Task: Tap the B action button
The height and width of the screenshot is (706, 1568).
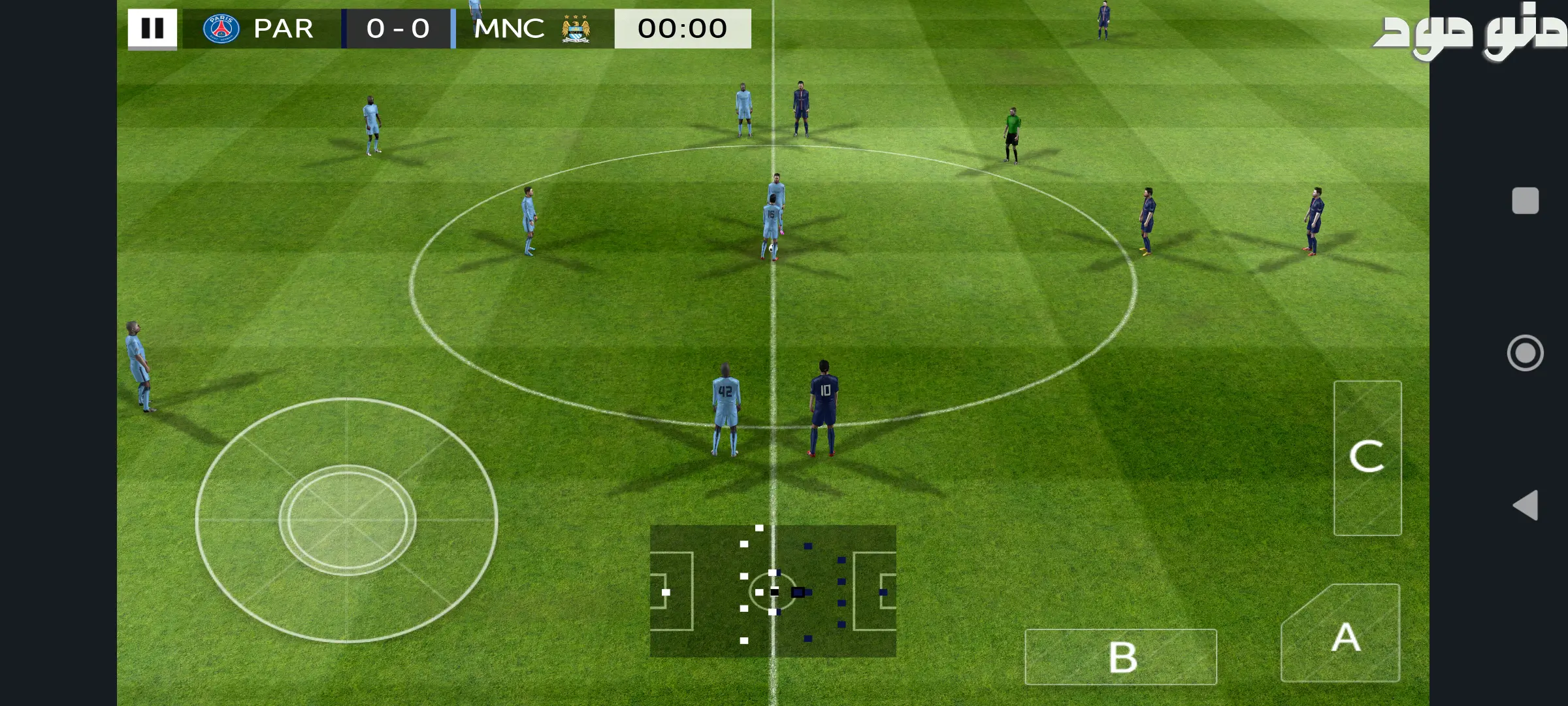Action: (1121, 657)
